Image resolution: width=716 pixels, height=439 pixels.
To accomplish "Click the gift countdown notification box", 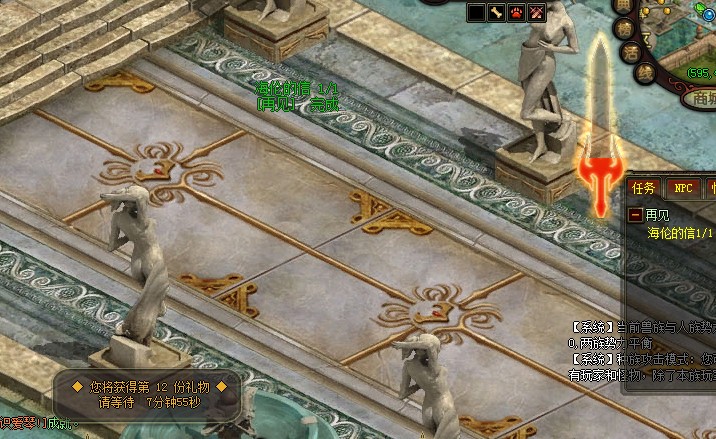I will 148,394.
